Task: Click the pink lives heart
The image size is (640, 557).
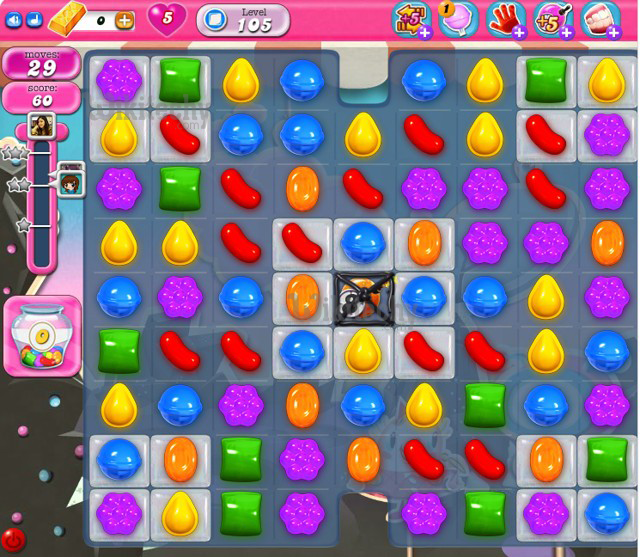Action: 166,18
